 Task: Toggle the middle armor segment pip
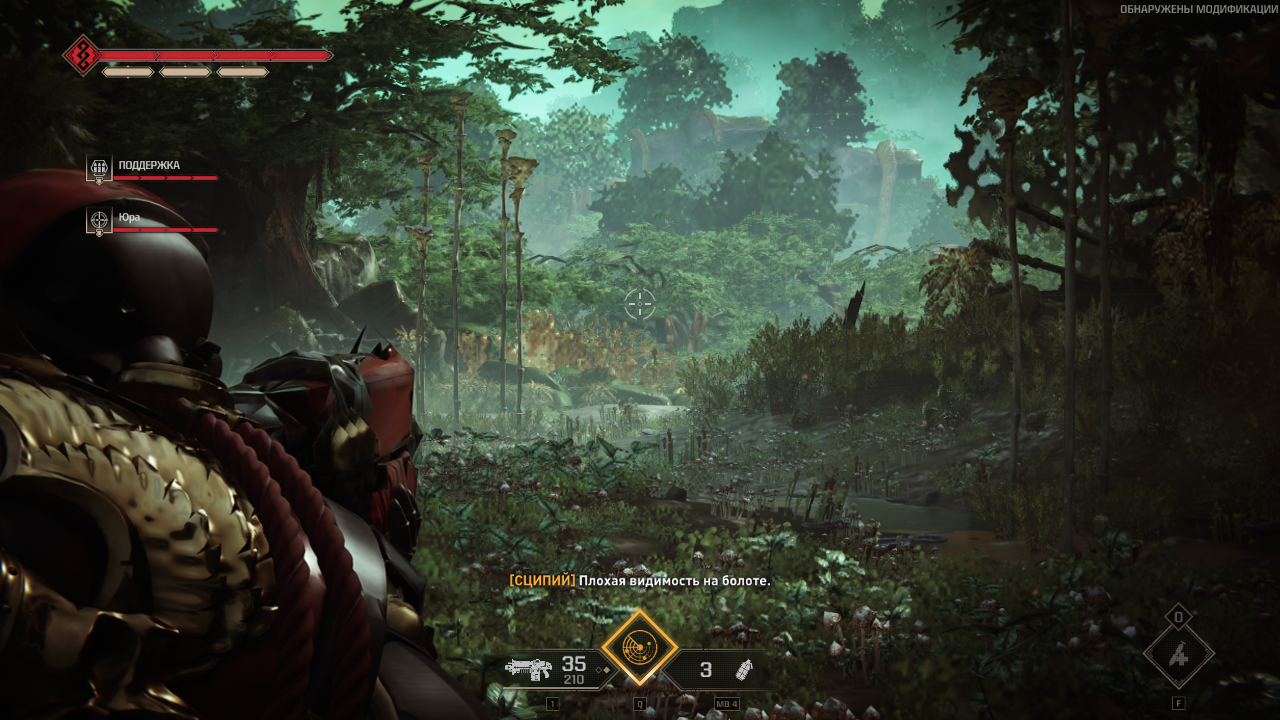coord(185,71)
